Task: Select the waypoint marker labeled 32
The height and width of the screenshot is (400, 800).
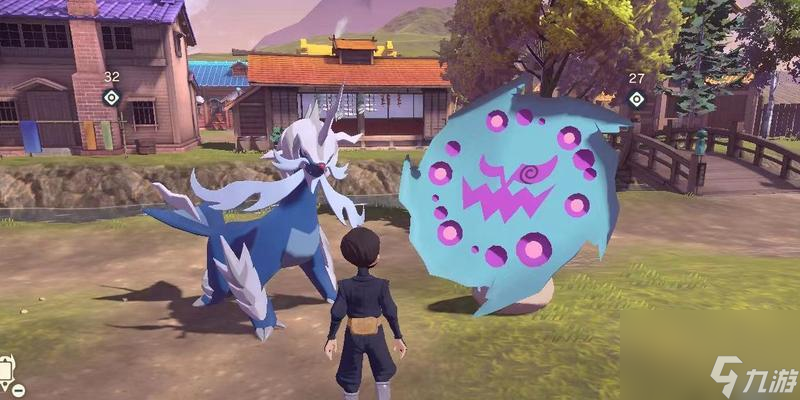Action: [x=112, y=97]
